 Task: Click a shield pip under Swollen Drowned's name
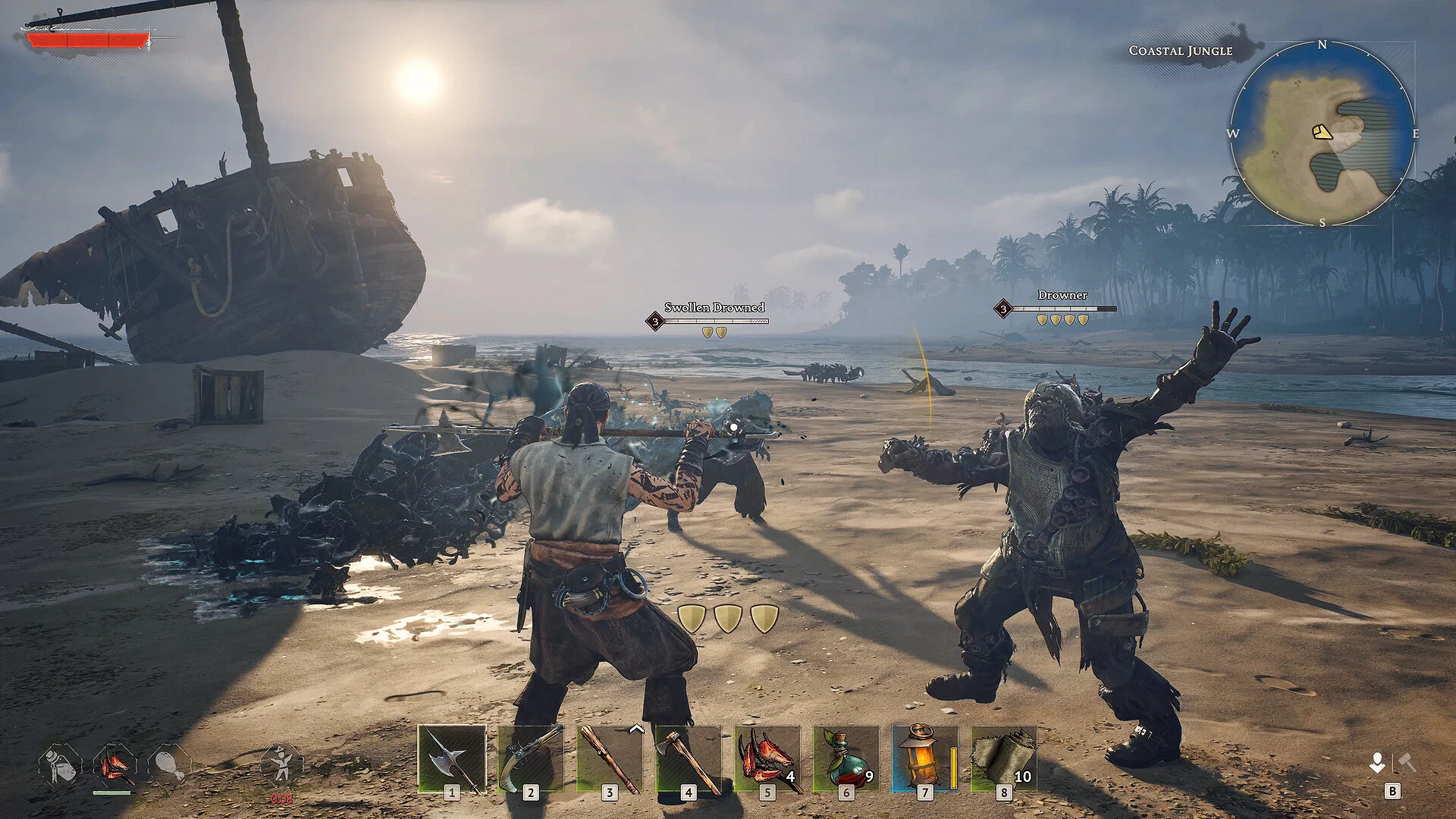(708, 331)
